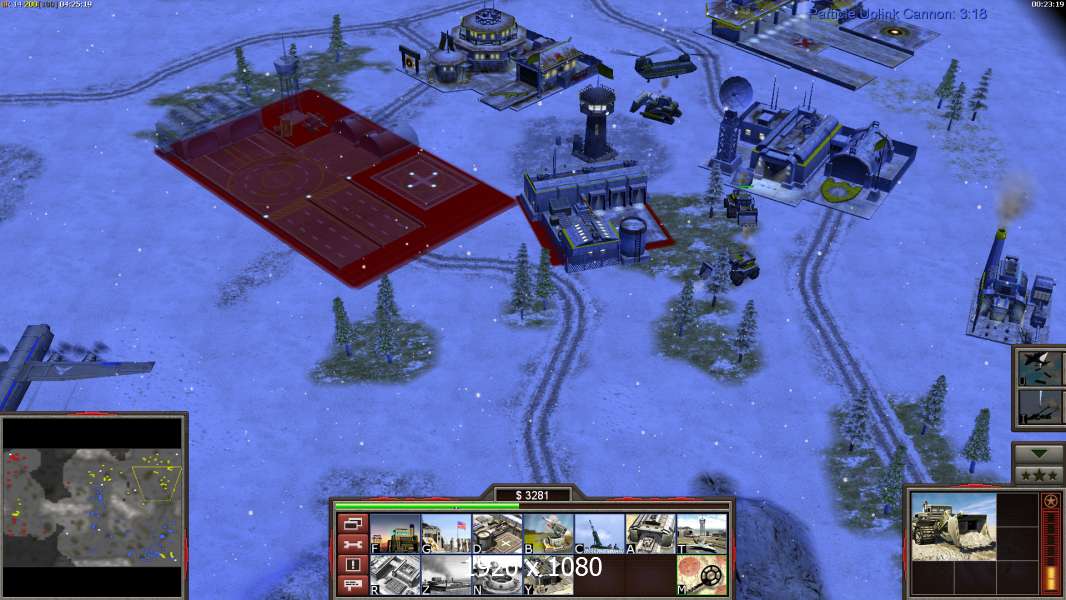
Task: Build the Patriot missile battery (B)
Action: coord(548,534)
